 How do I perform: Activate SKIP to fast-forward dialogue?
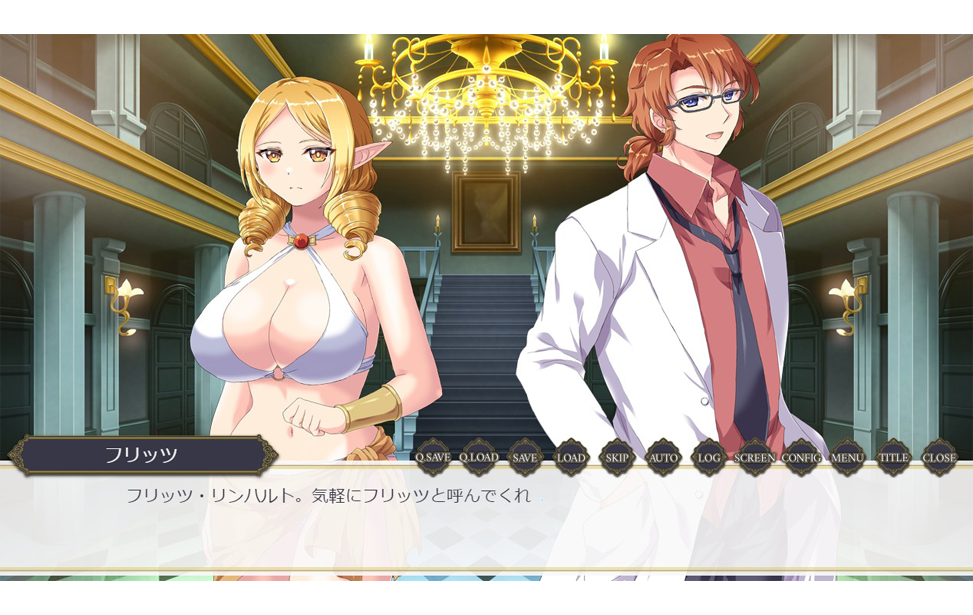pos(617,458)
